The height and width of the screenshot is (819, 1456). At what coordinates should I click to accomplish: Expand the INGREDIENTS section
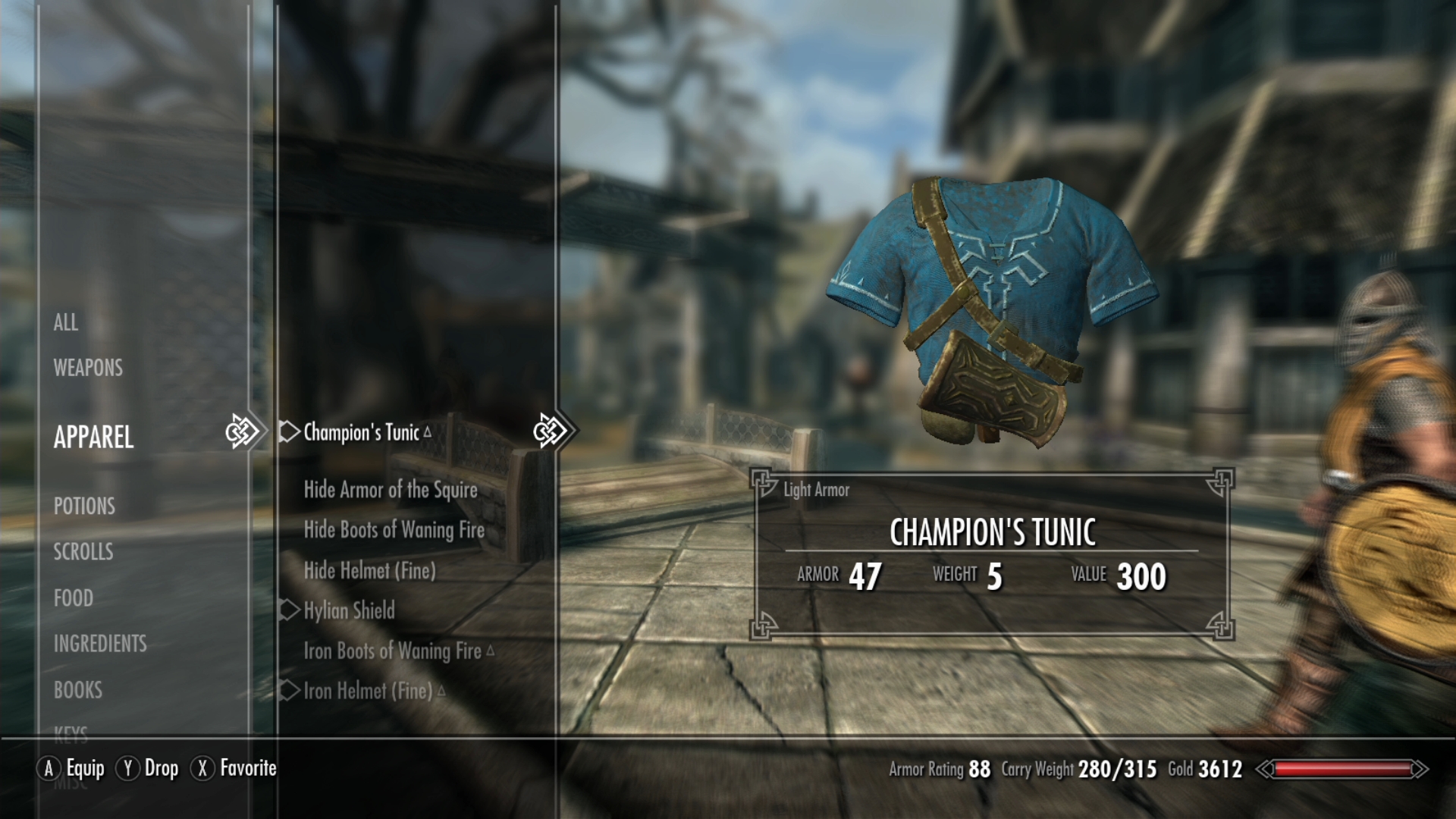pos(100,644)
